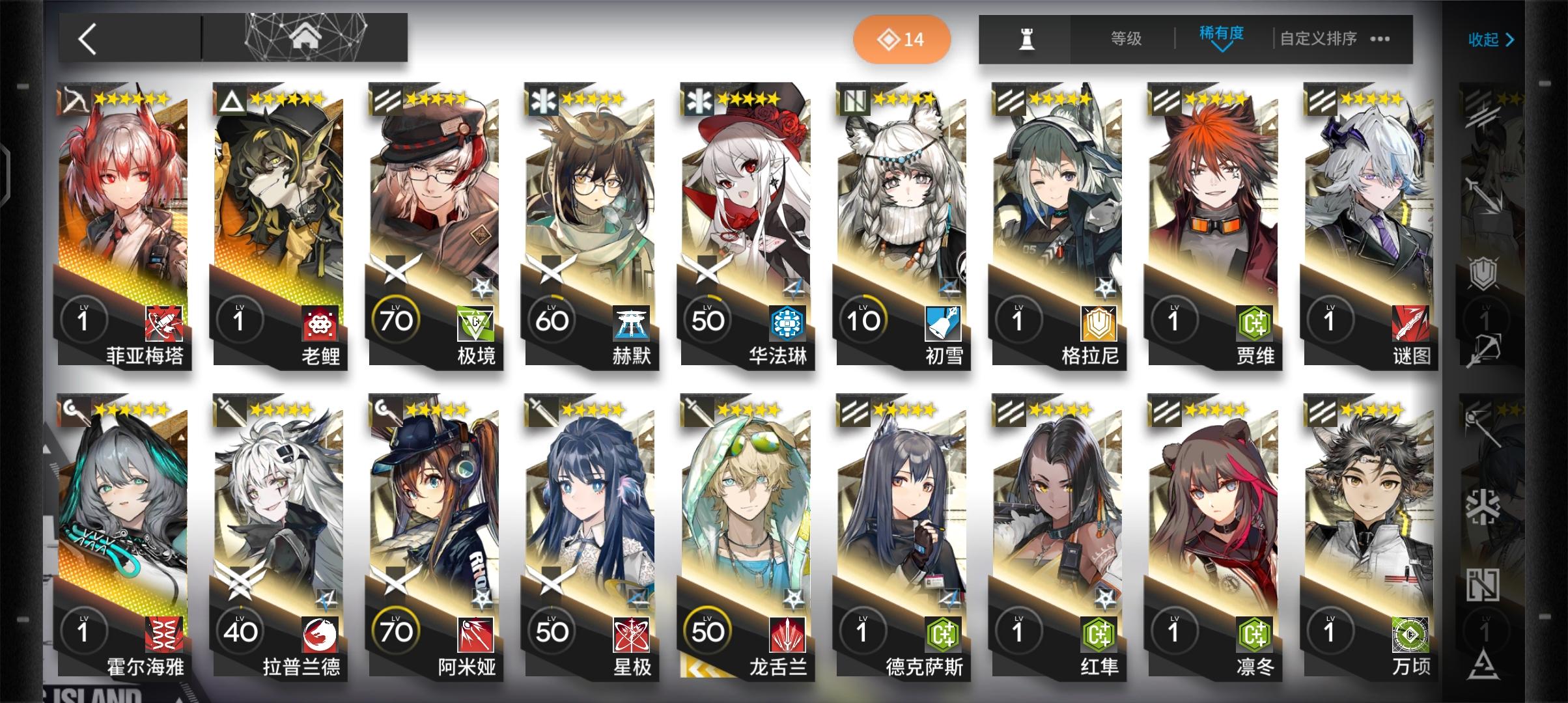This screenshot has height=703, width=1568.
Task: Open the ••• extra sorting options
Action: click(x=1380, y=39)
